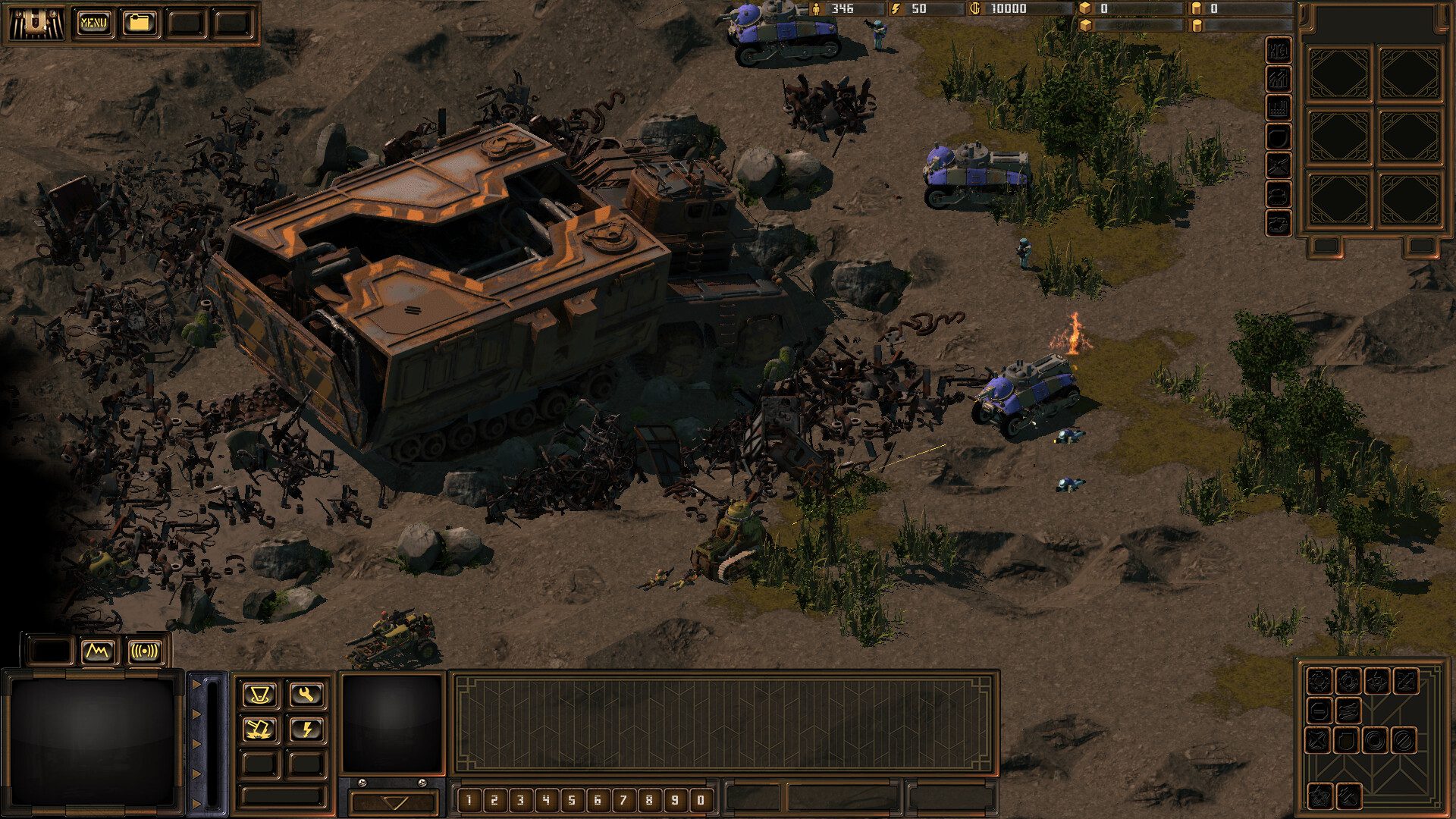Pick control group number 0

click(701, 799)
